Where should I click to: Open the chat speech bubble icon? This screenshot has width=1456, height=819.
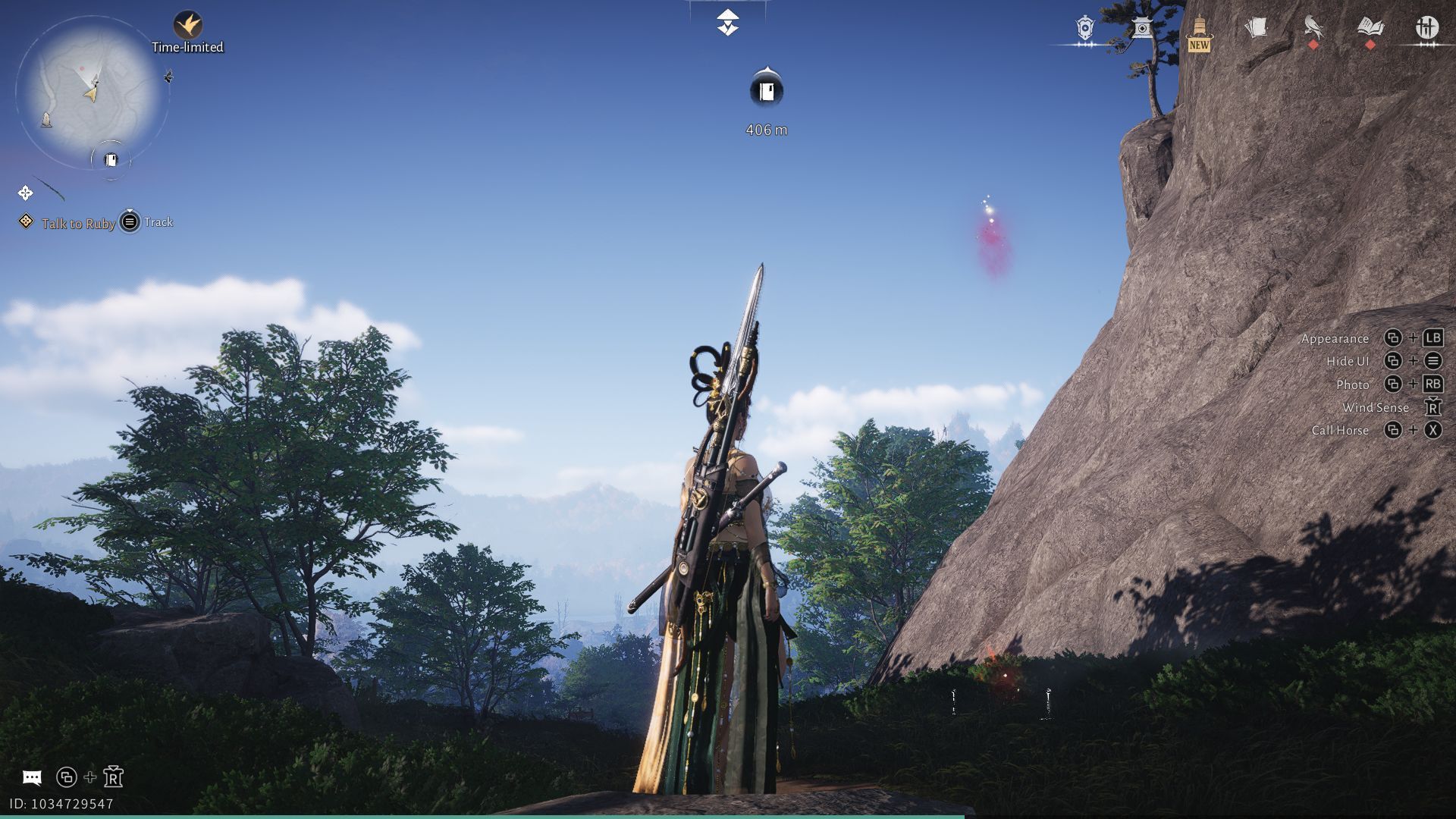click(32, 777)
